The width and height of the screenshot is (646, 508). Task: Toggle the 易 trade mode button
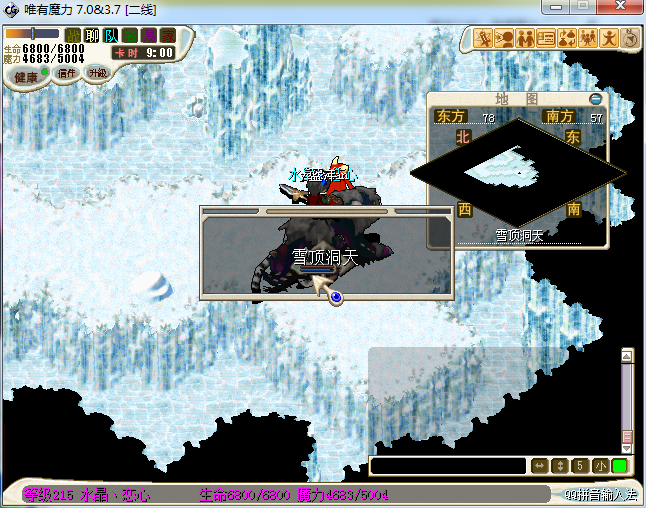[149, 36]
